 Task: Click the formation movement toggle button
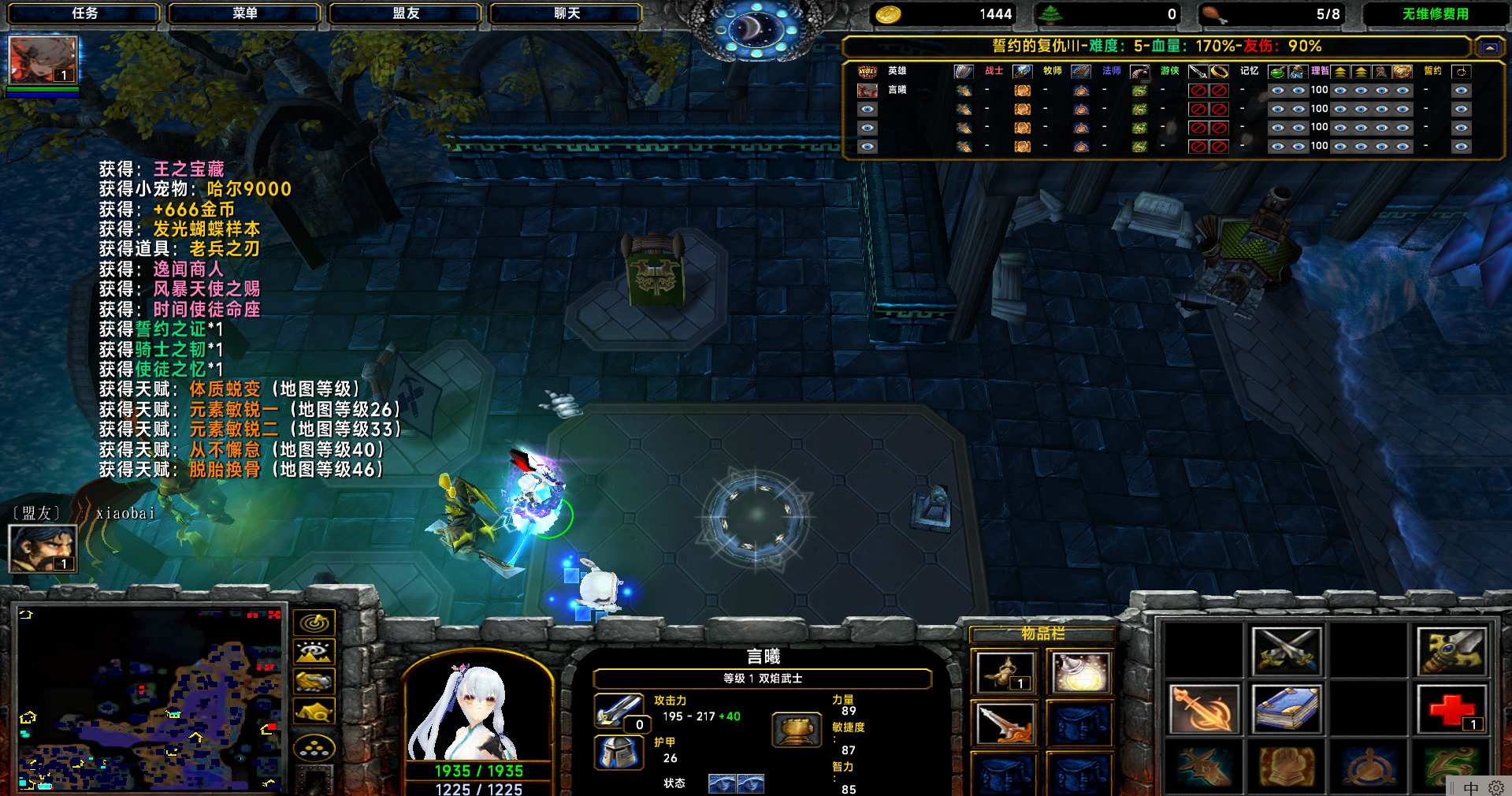314,747
